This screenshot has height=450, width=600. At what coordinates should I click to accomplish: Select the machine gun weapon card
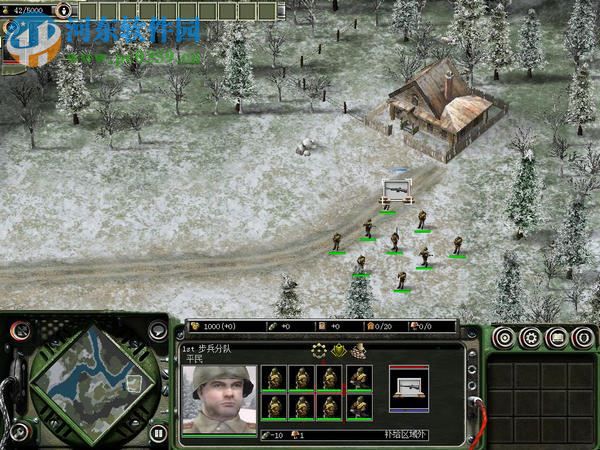[408, 385]
